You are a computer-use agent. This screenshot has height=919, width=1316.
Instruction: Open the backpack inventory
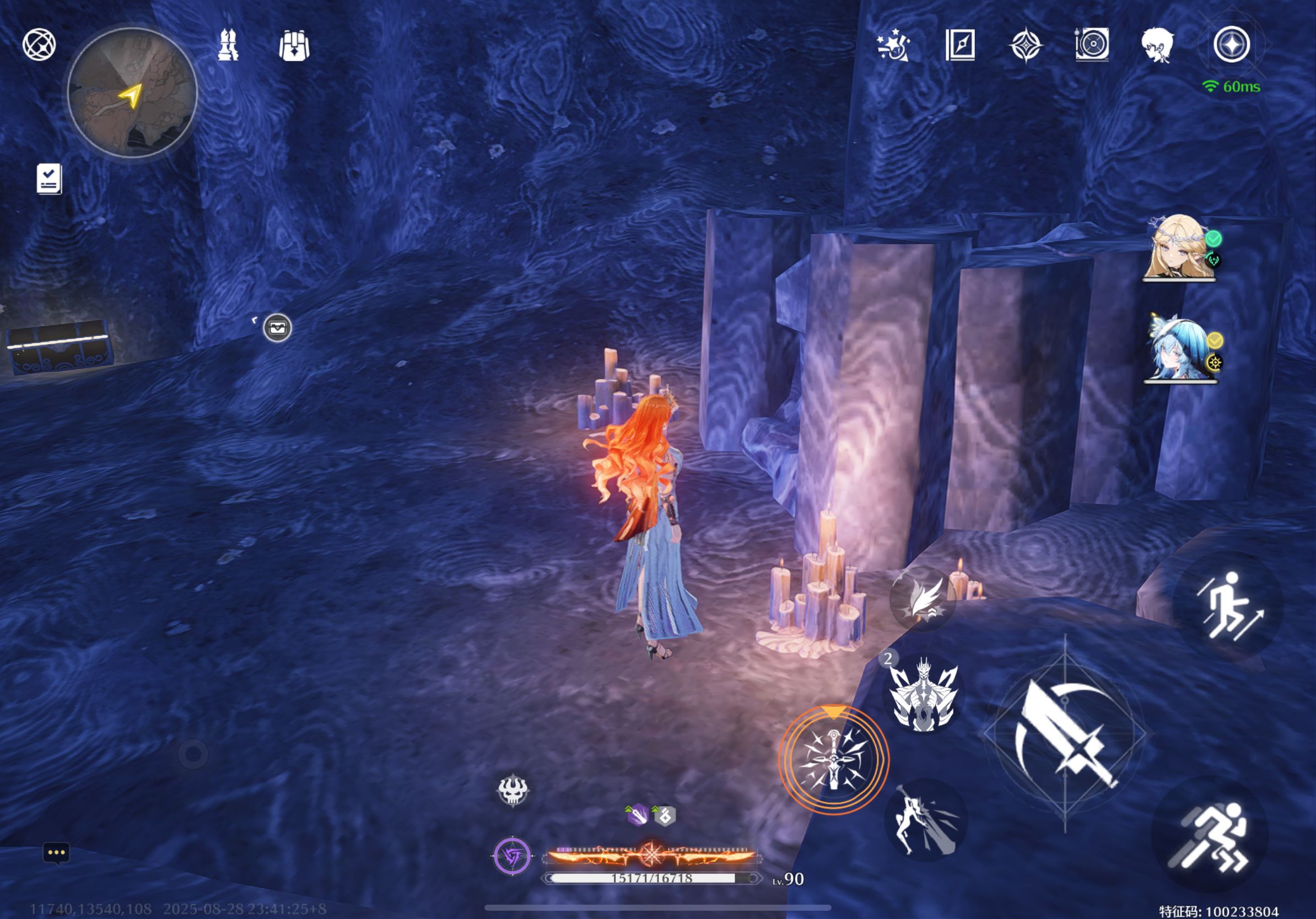(x=294, y=45)
